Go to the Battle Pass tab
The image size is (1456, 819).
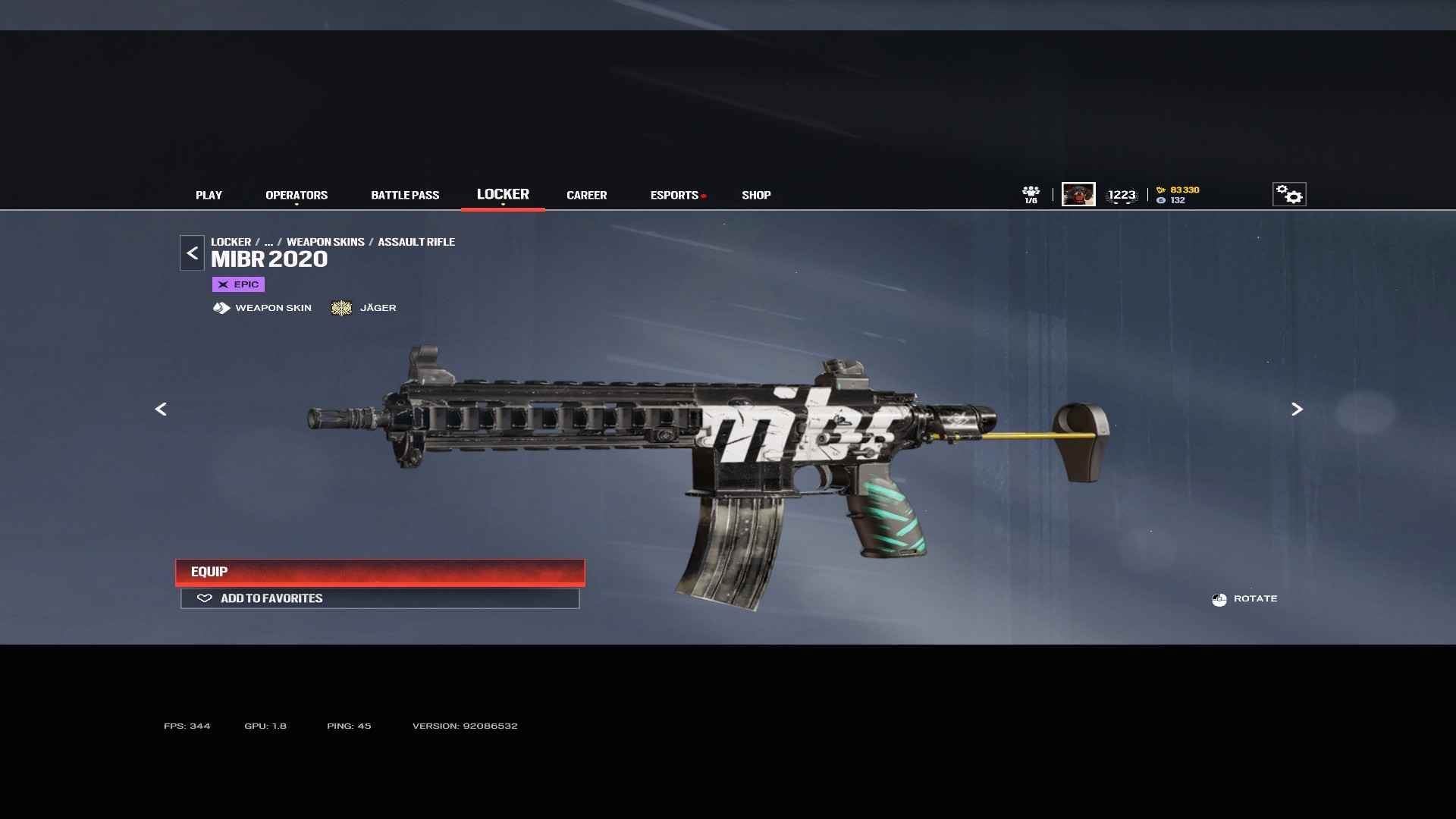click(x=405, y=195)
